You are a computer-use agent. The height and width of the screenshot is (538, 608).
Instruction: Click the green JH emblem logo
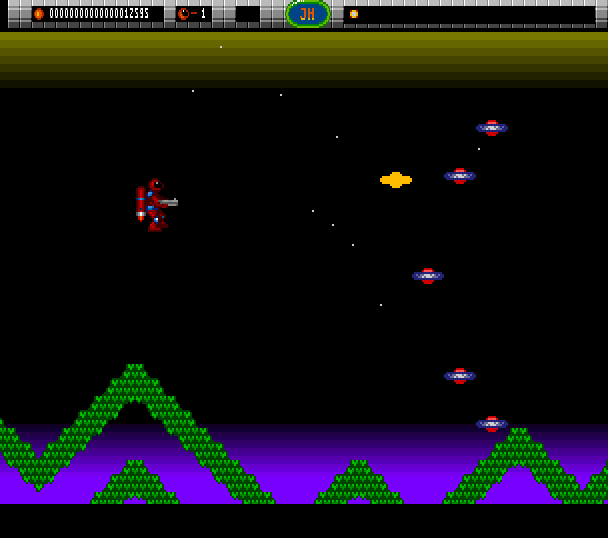308,14
